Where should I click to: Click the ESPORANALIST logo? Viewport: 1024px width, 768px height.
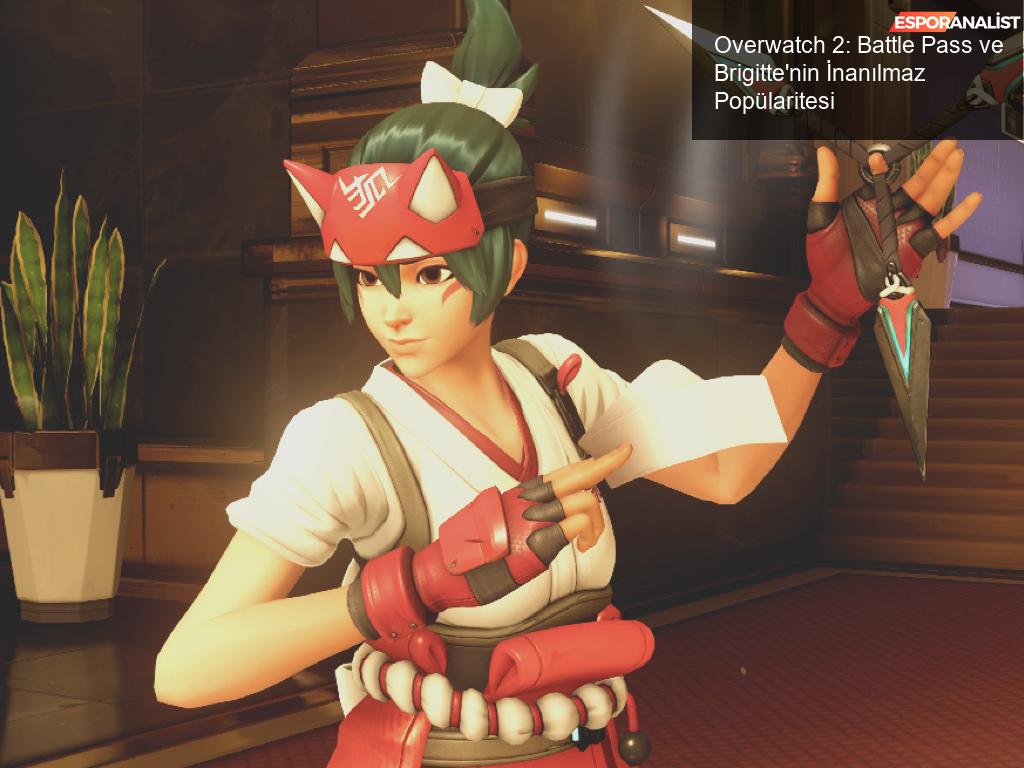[x=955, y=22]
